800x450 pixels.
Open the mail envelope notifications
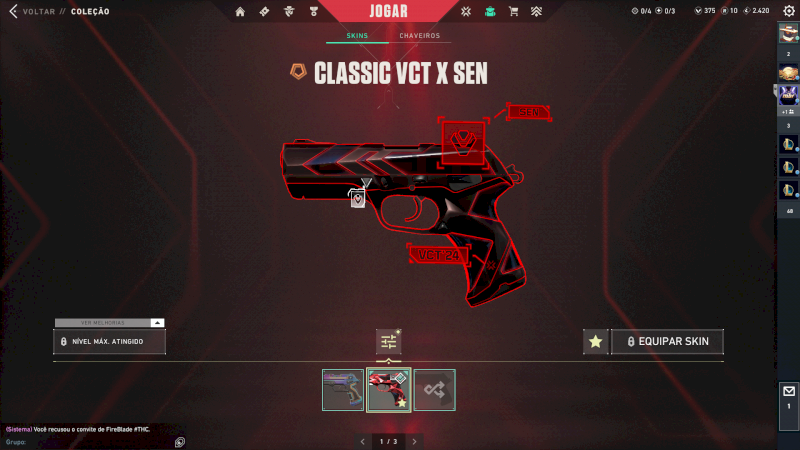point(788,391)
